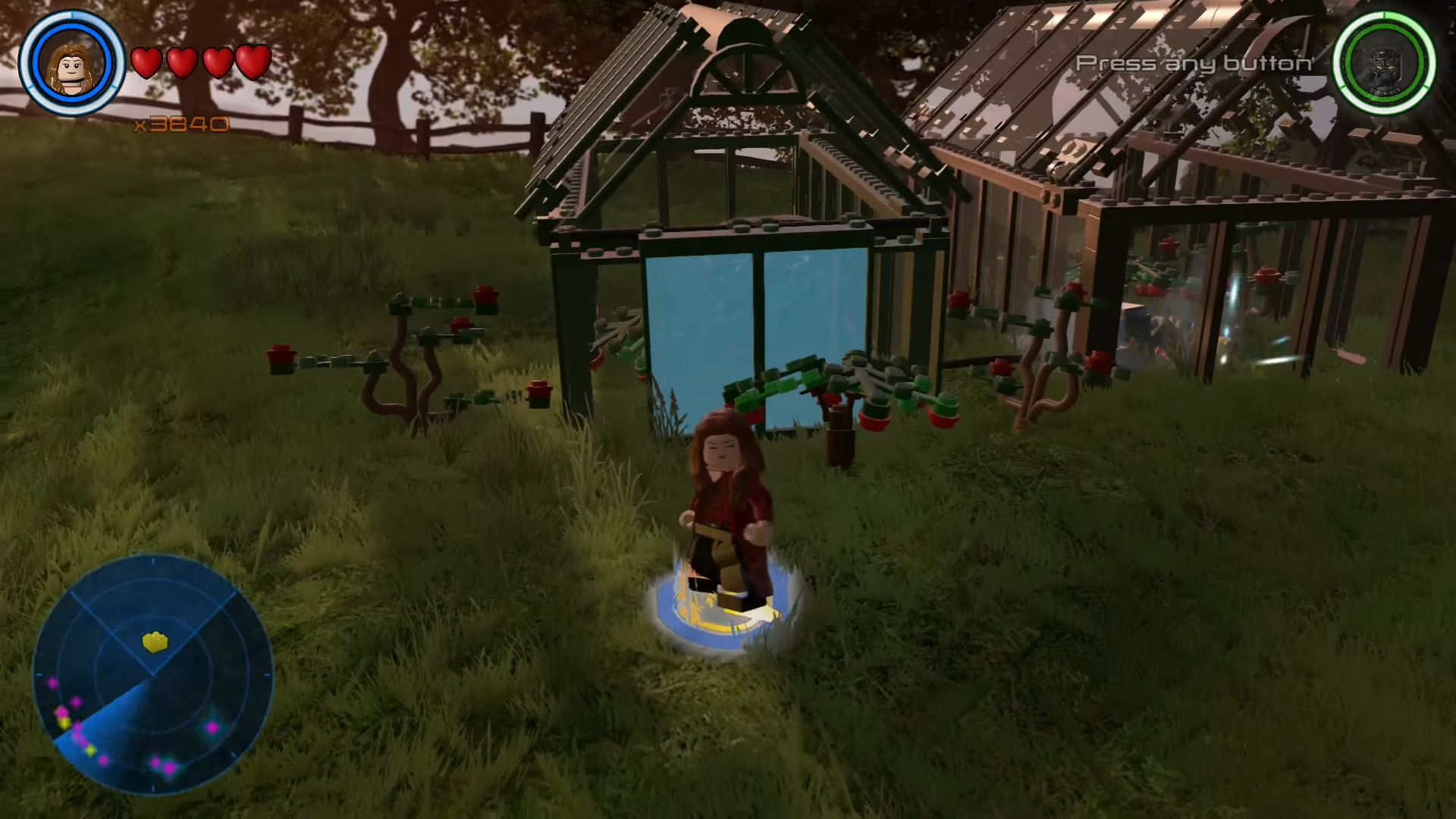
Task: Click the Black Panther player two portrait
Action: [x=1384, y=63]
